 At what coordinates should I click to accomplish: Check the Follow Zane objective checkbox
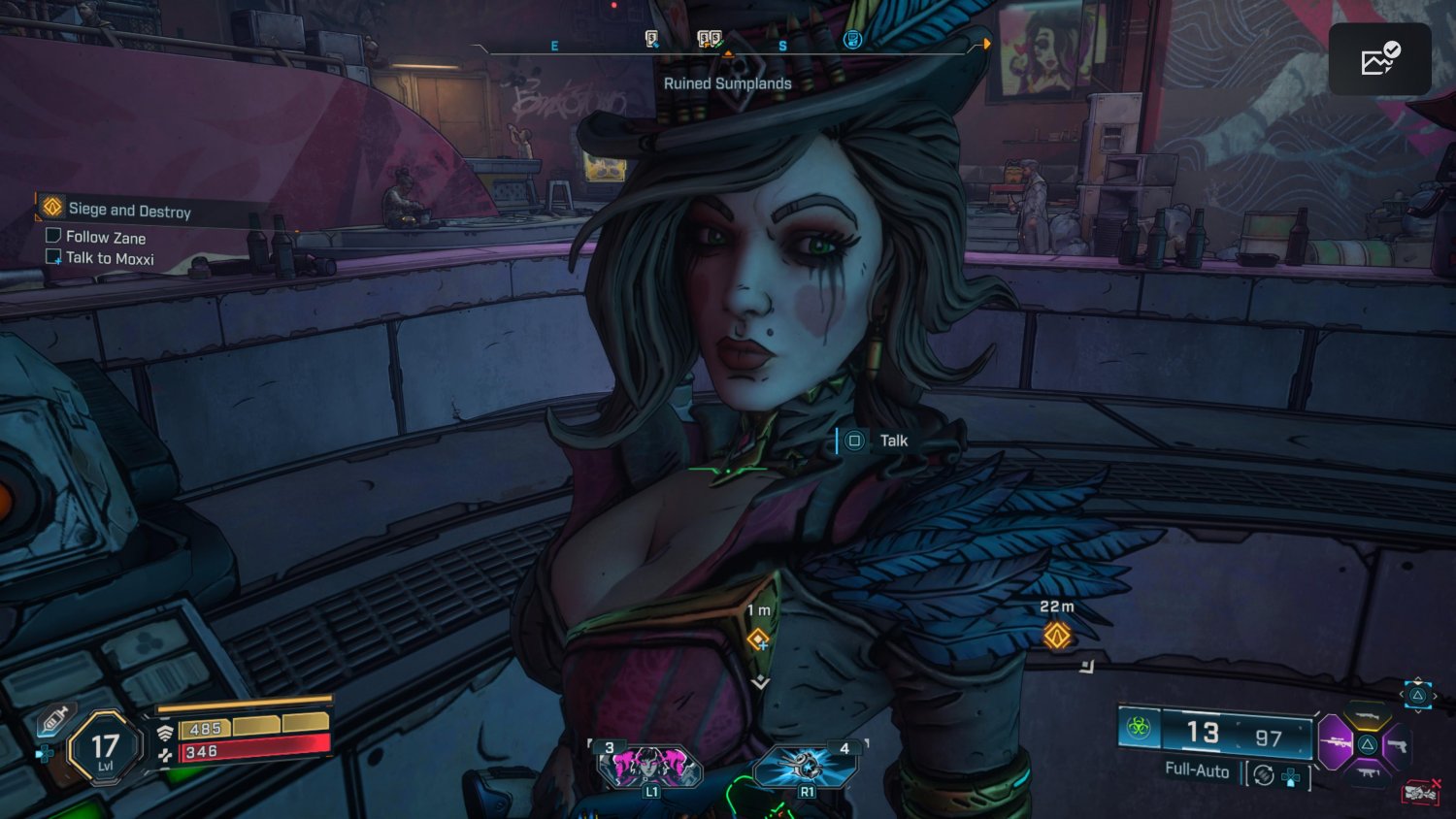[x=53, y=234]
